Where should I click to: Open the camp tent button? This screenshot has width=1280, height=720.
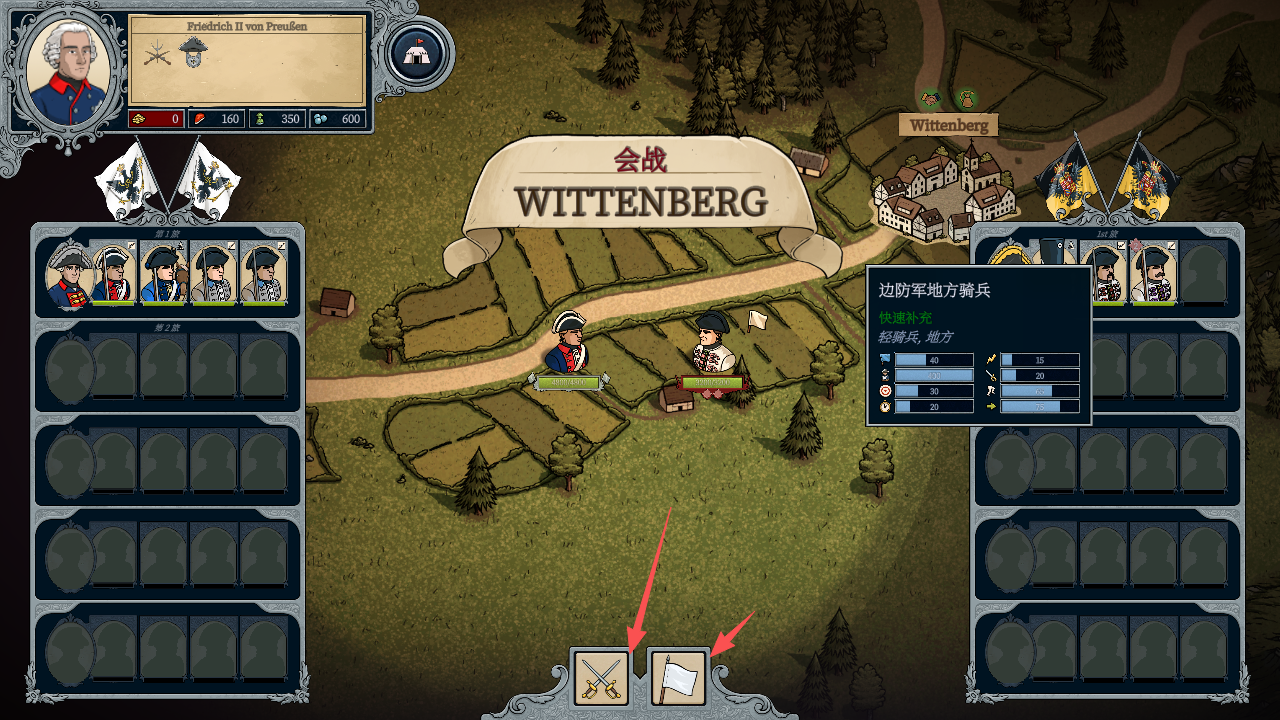coord(417,53)
